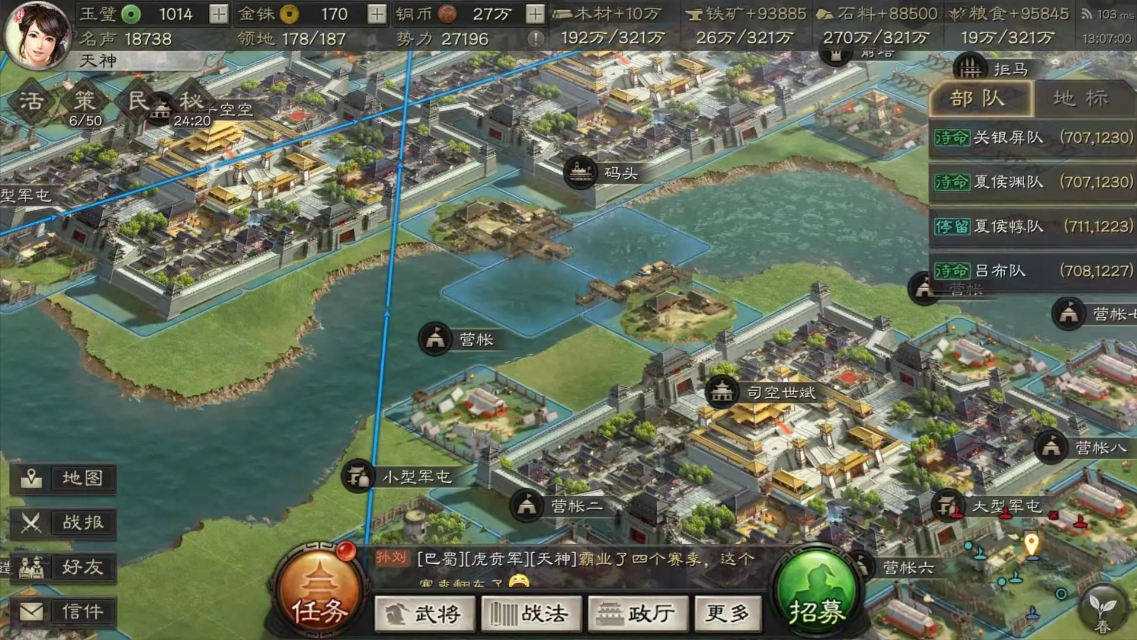Open the 好友 friends list

65,567
